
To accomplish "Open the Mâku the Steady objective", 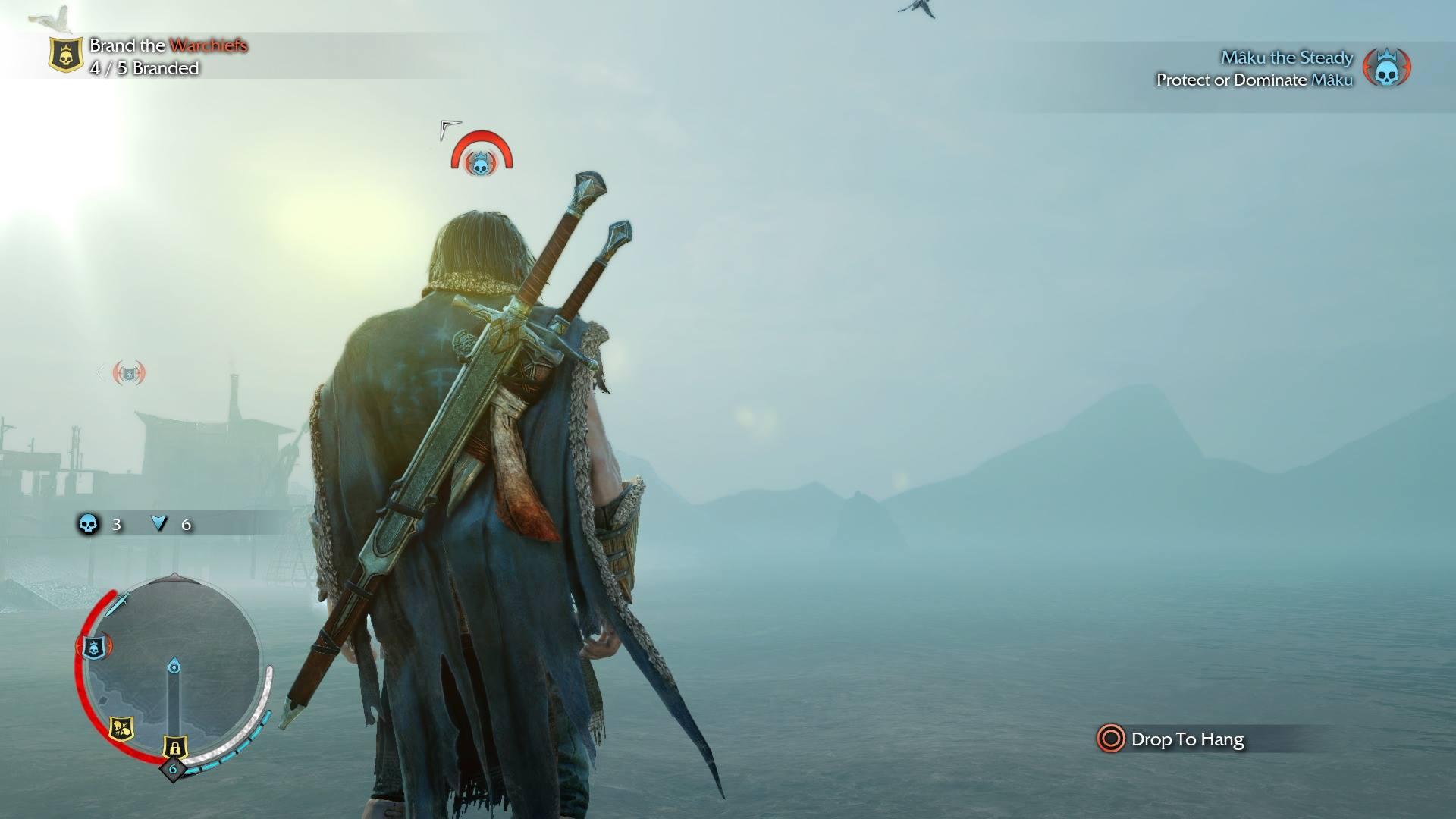I will point(1286,58).
